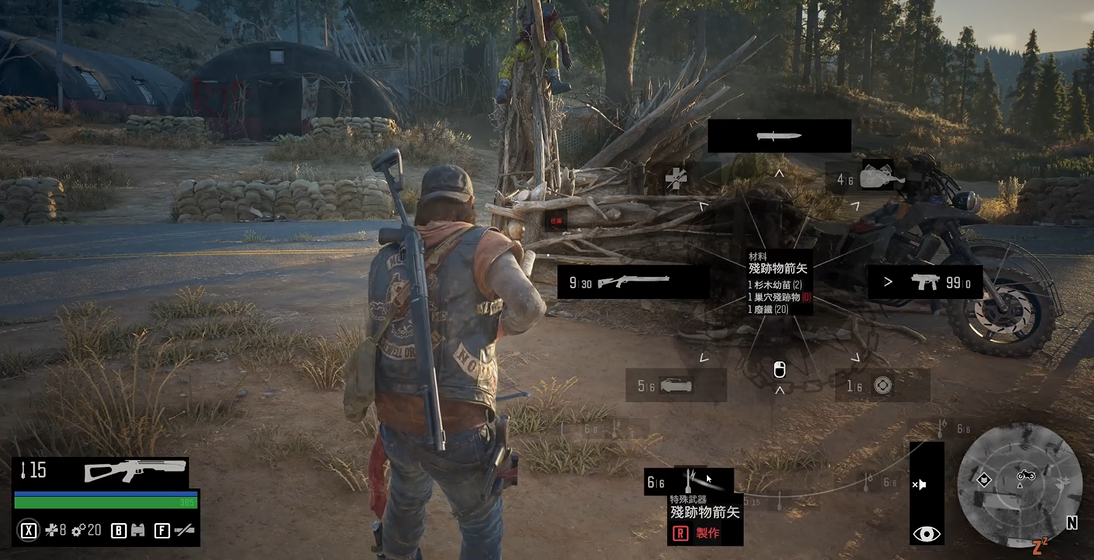Select the knife melee slot
This screenshot has width=1094, height=560.
[x=779, y=136]
